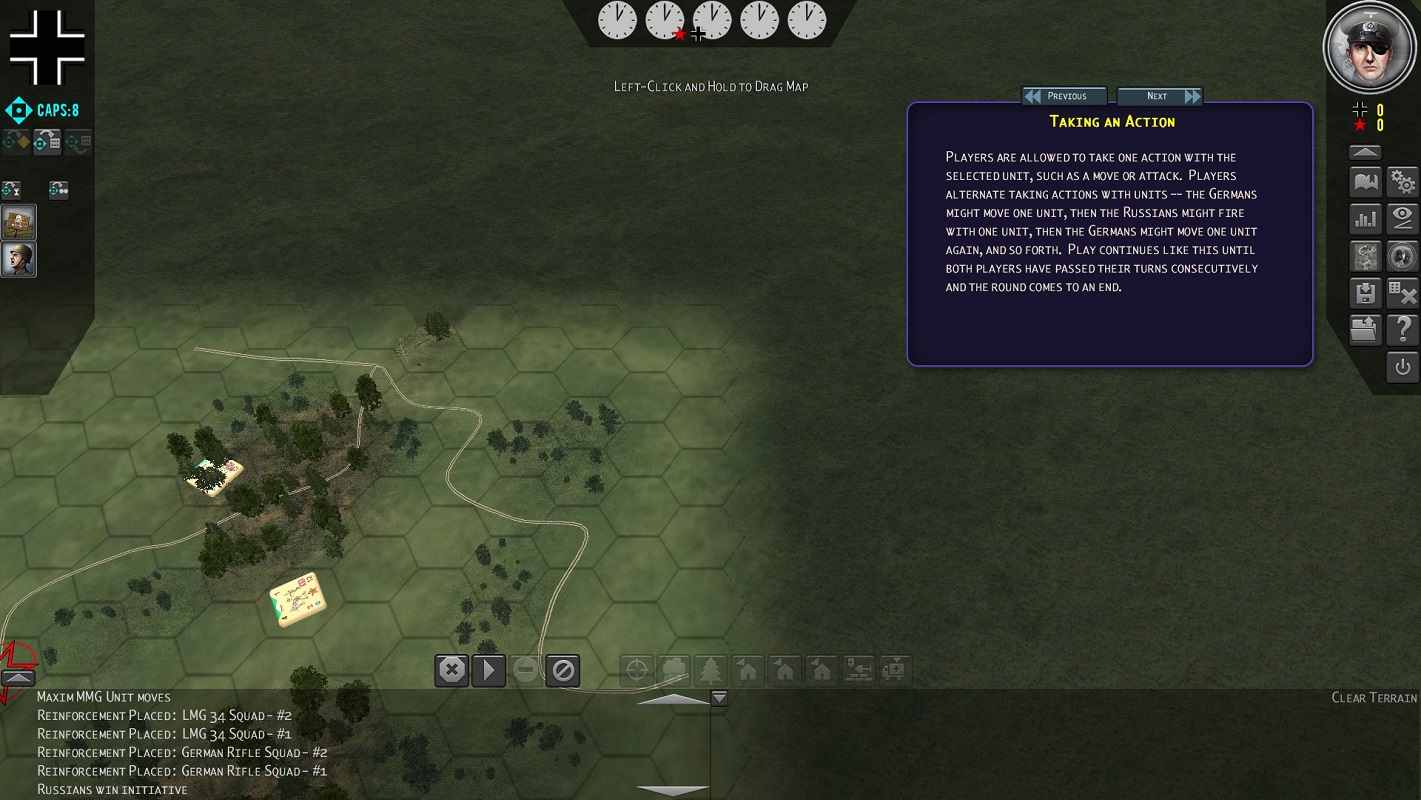Image resolution: width=1421 pixels, height=800 pixels.
Task: Advance to the Next tutorial page
Action: coord(1159,96)
